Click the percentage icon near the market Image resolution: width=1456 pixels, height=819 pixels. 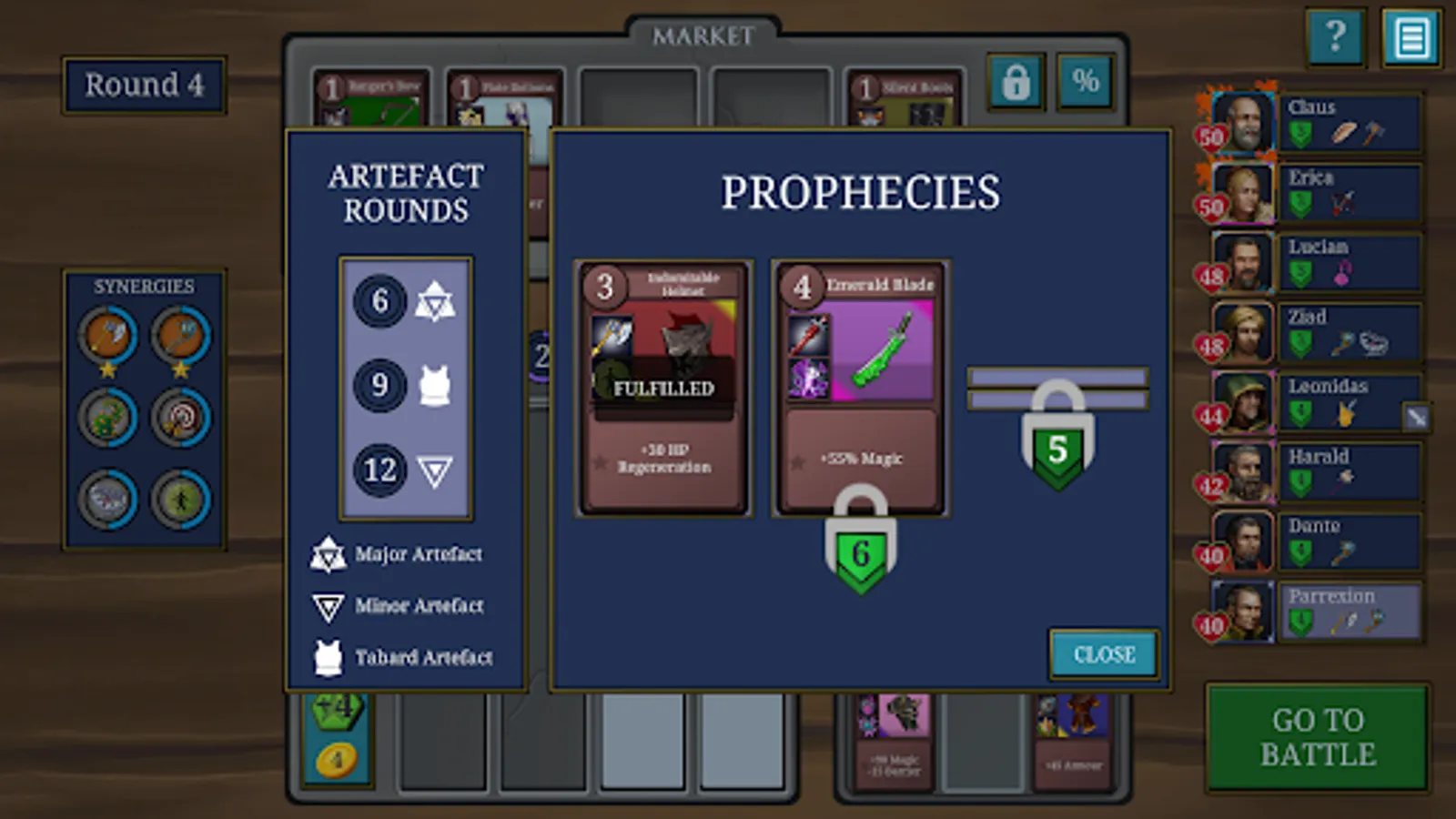click(x=1084, y=83)
